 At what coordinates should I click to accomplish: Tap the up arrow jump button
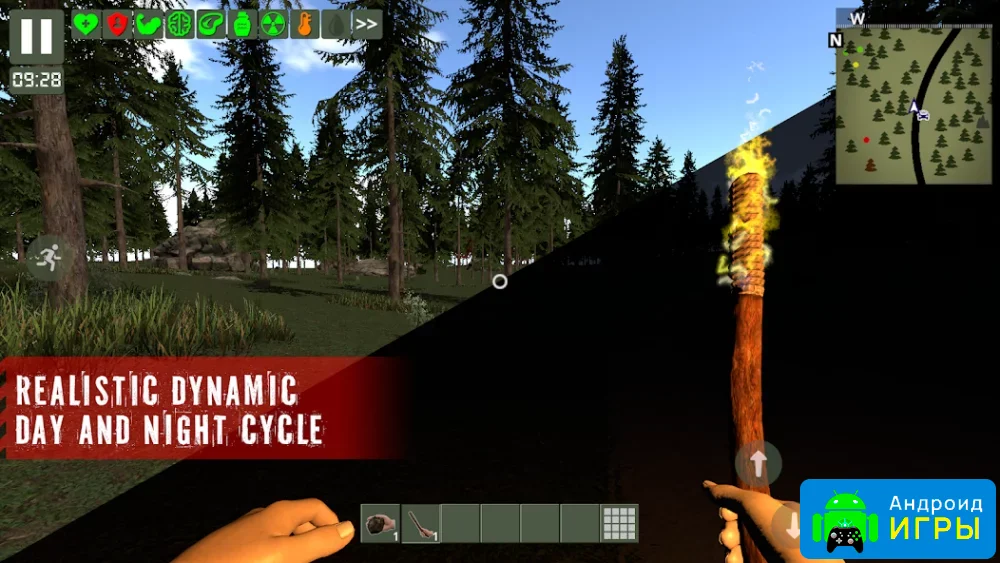758,463
